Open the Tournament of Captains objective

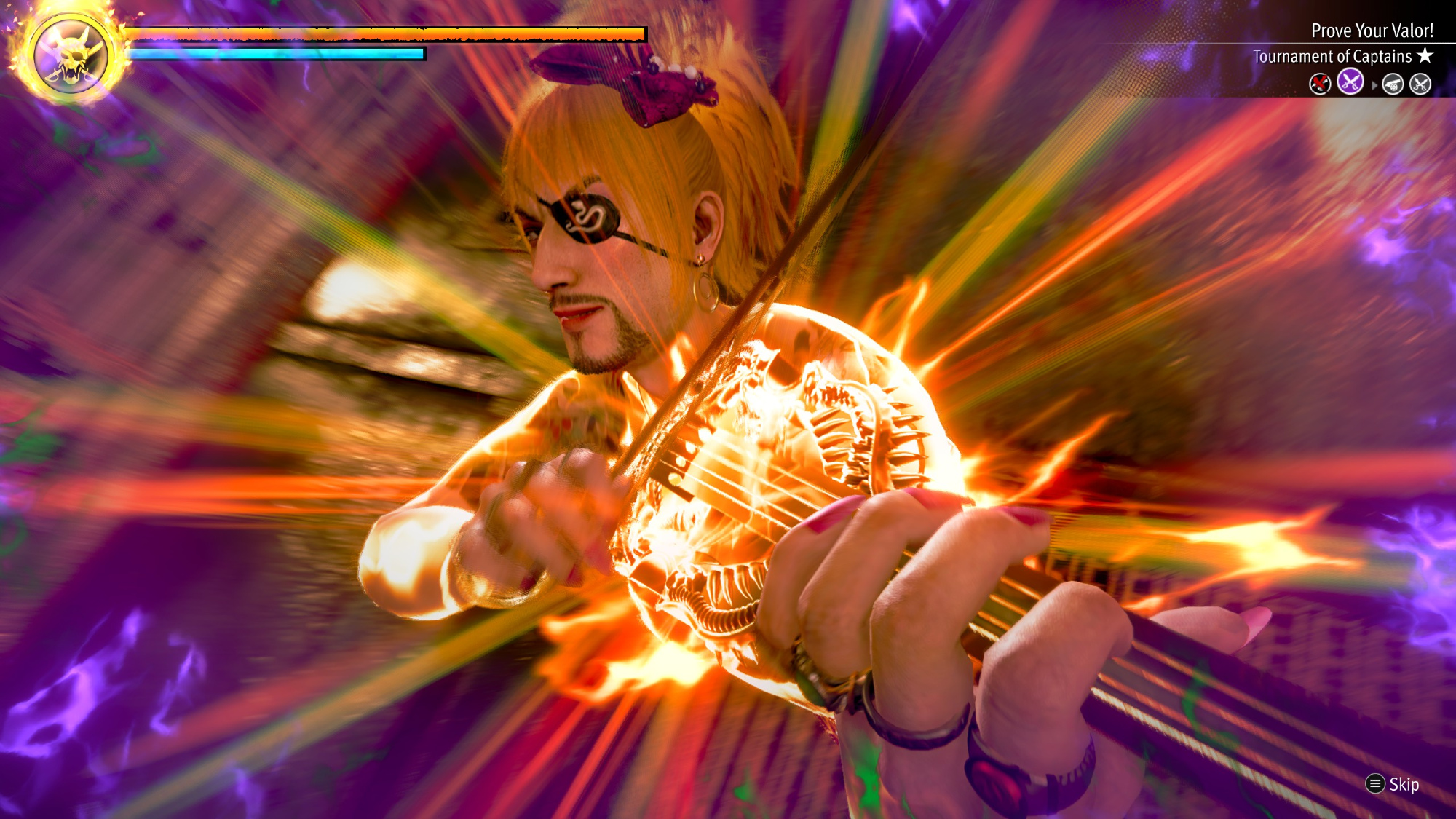1332,57
